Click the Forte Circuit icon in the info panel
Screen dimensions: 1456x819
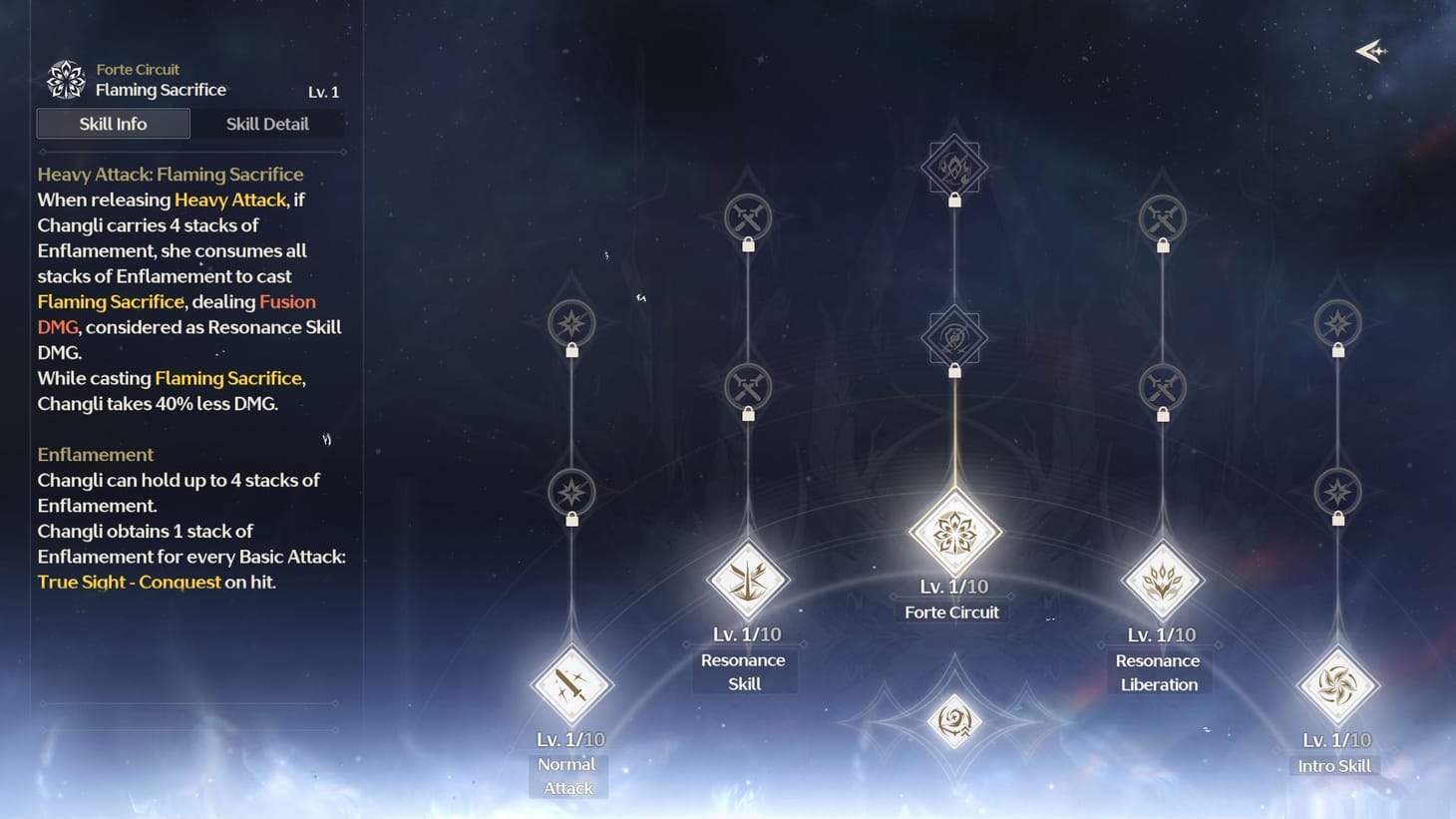(x=65, y=79)
